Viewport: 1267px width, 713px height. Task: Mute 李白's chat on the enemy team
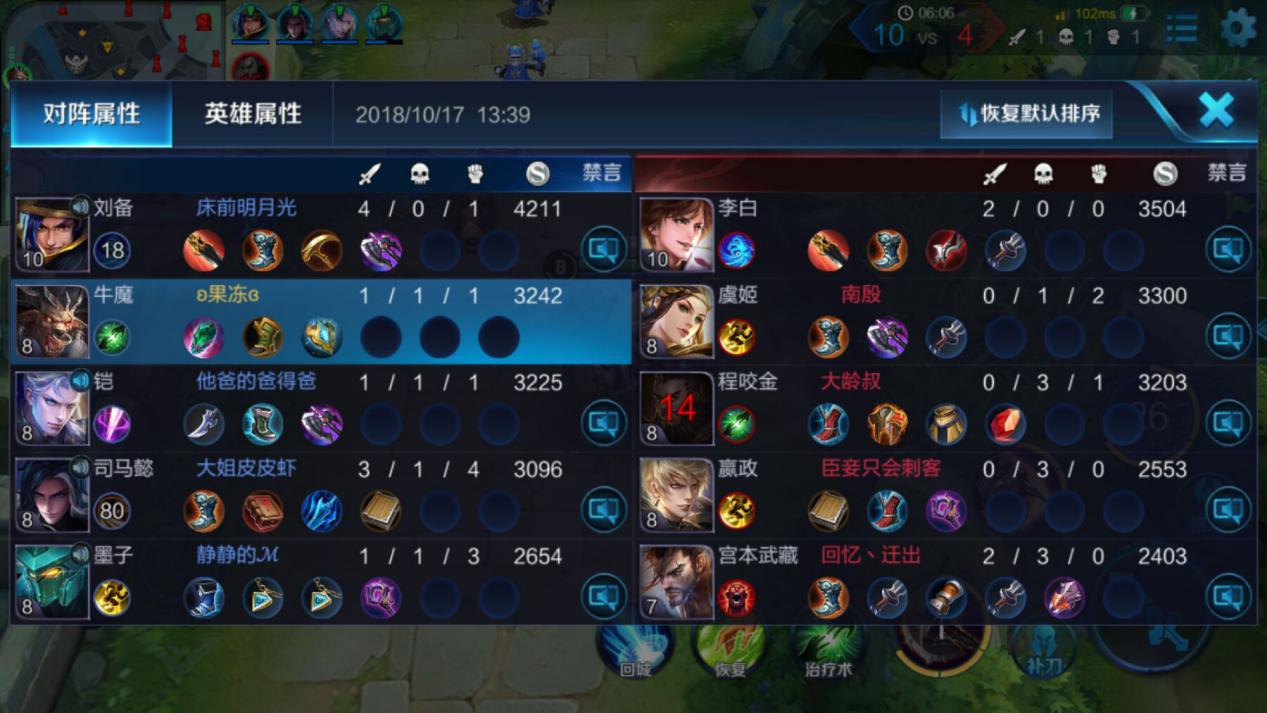[x=1228, y=249]
